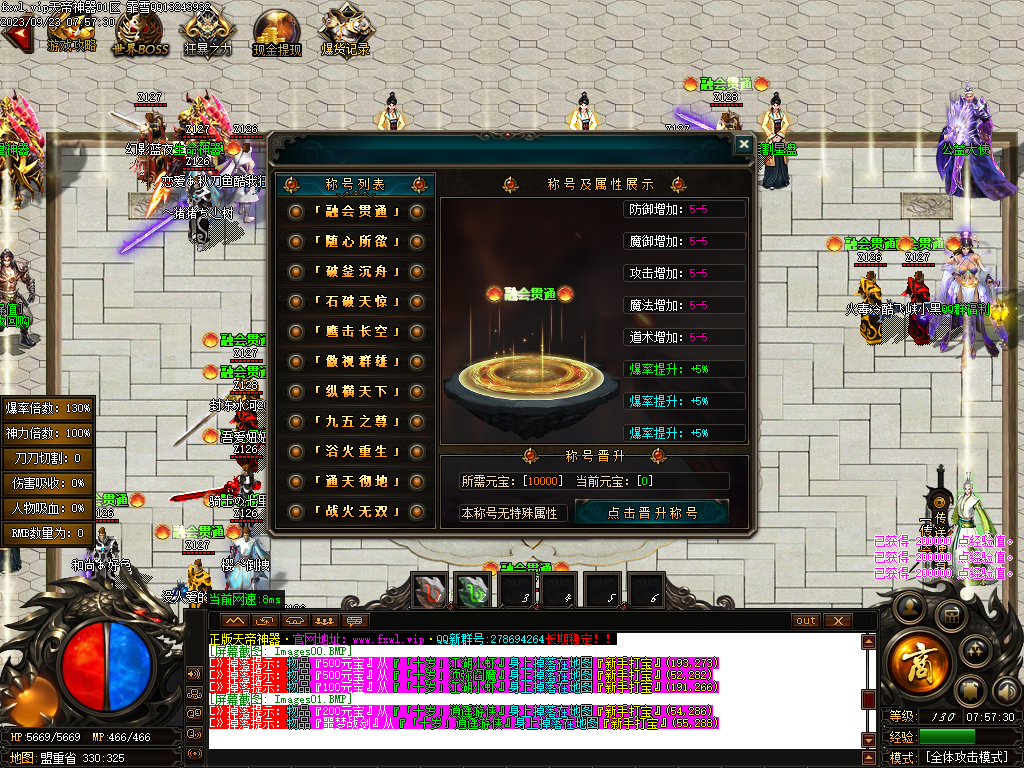This screenshot has width=1024, height=768.
Task: Close the title panel with the X button
Action: click(743, 145)
